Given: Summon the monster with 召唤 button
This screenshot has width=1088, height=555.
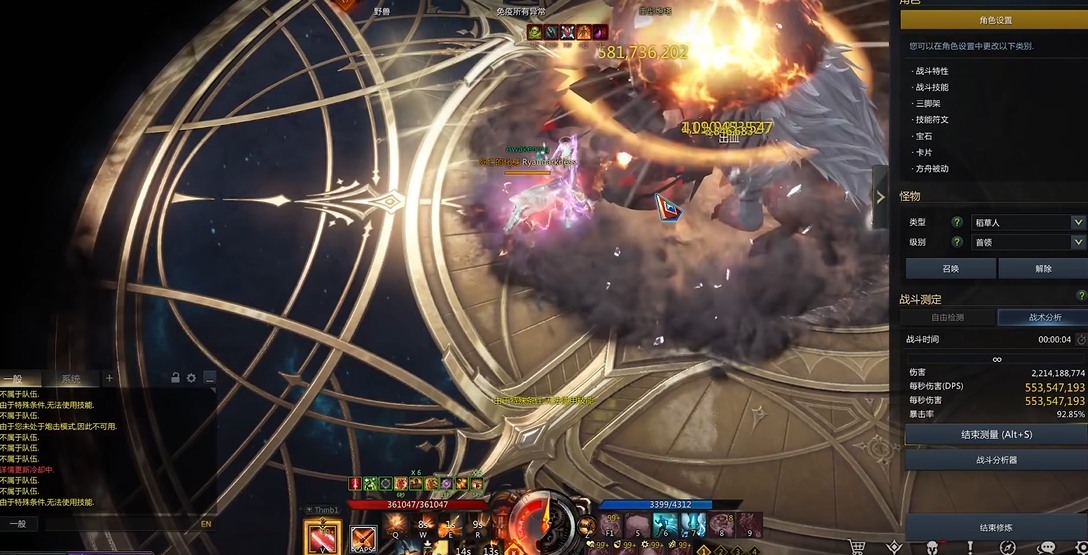Looking at the screenshot, I should (950, 268).
